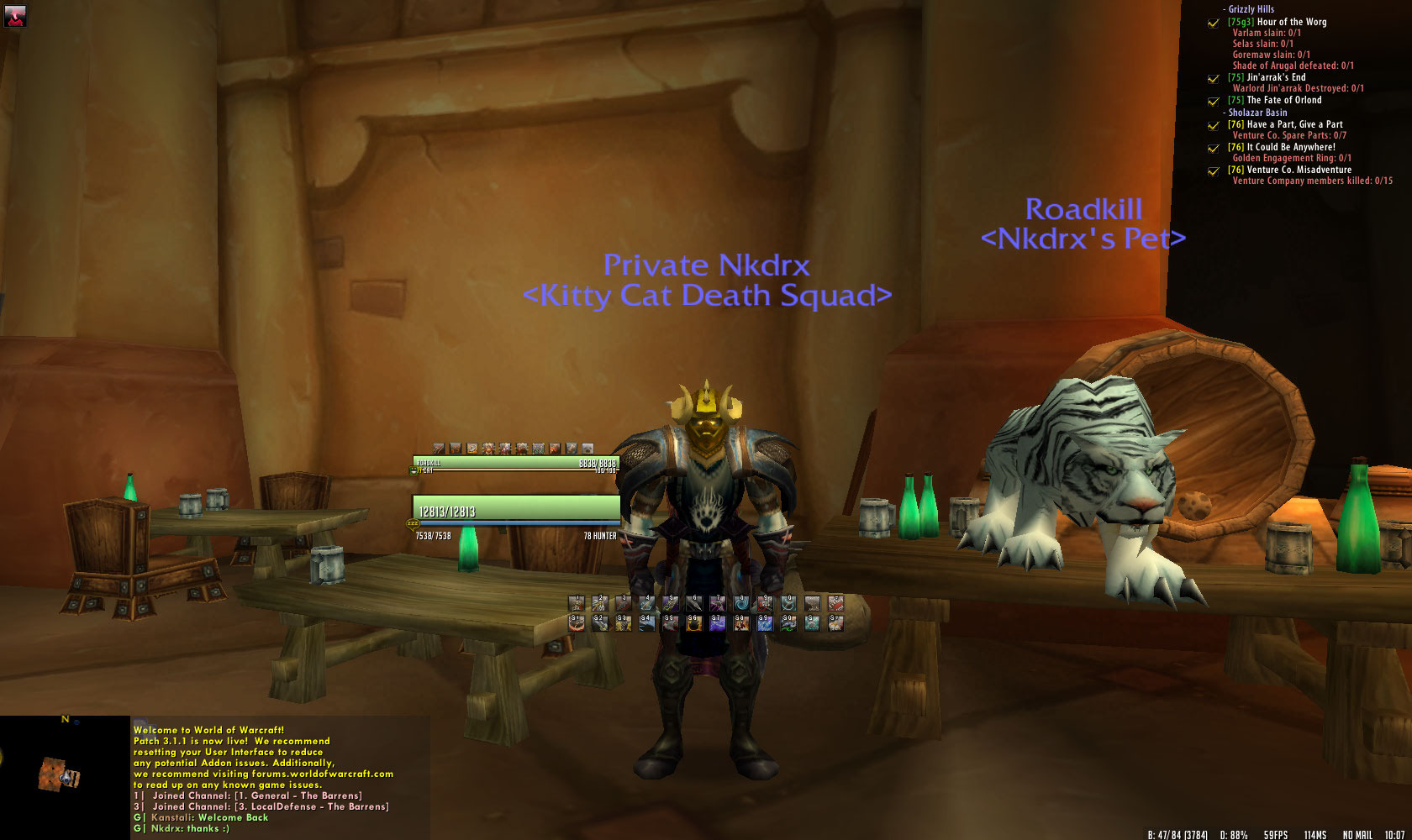Use the S7 purple ability icon
1412x840 pixels.
click(x=717, y=623)
